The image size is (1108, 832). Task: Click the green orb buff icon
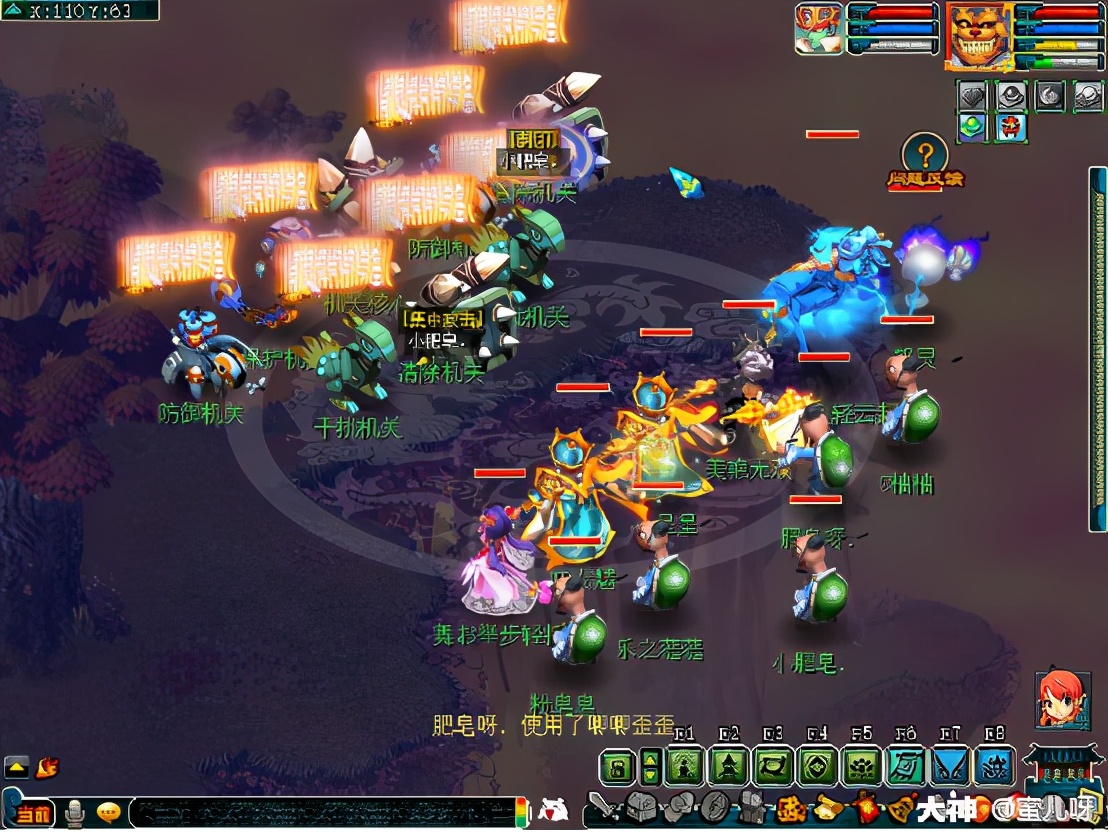(x=973, y=127)
